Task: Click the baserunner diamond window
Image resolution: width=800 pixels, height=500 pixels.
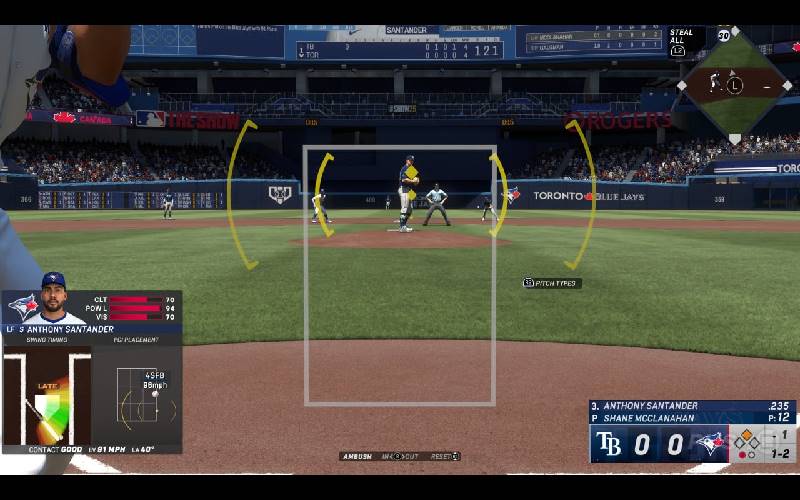Action: click(x=735, y=85)
